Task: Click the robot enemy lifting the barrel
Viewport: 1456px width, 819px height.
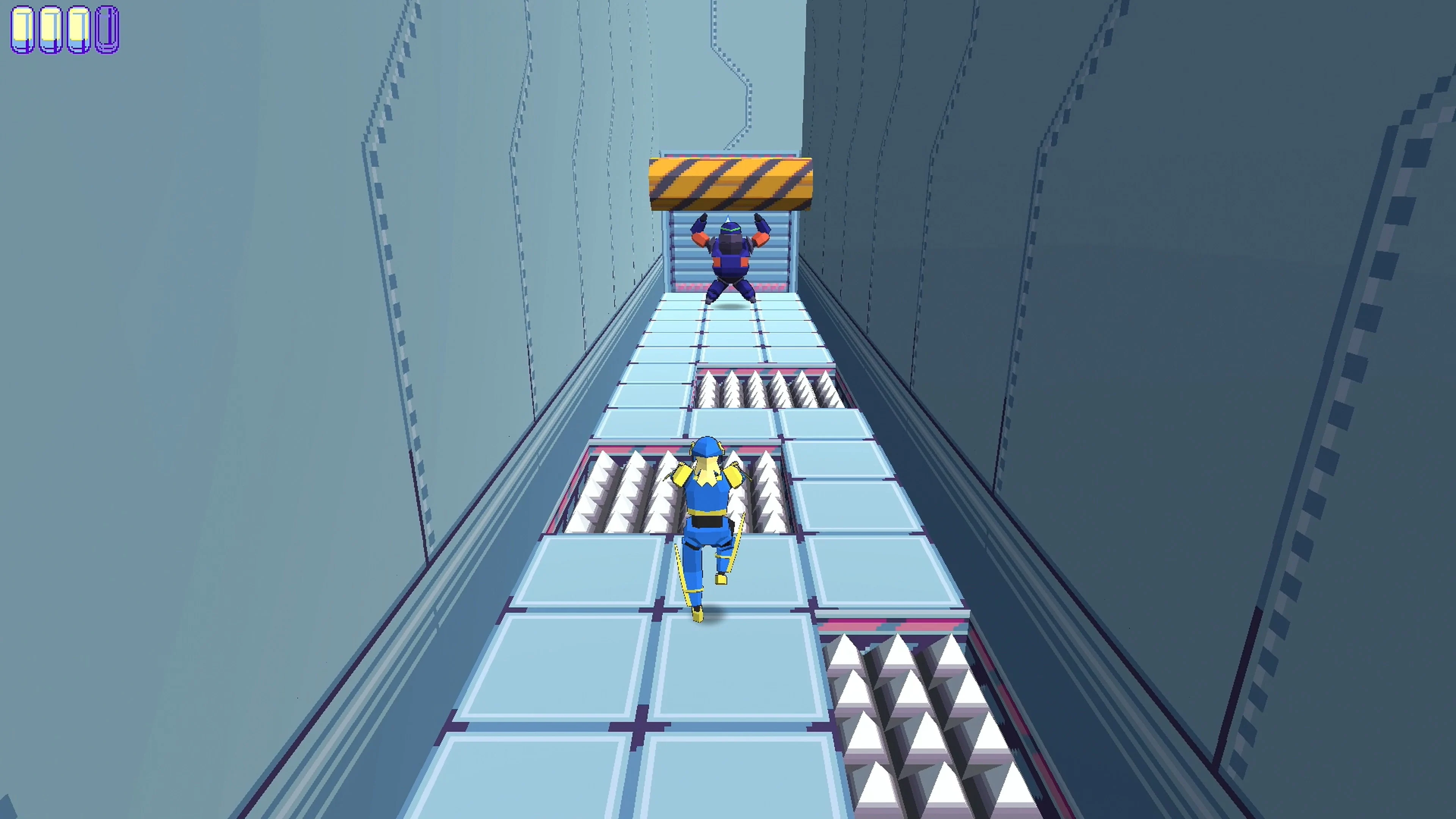Action: (729, 260)
